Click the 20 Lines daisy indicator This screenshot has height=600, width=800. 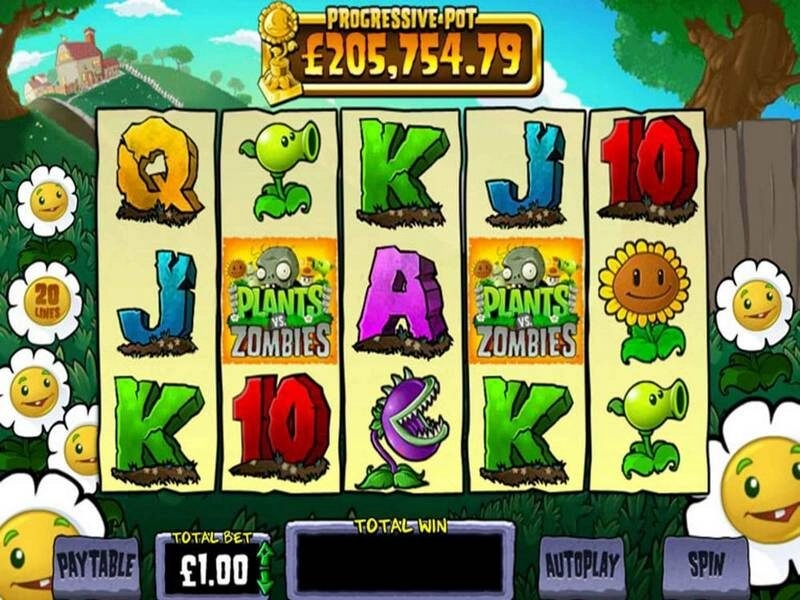(45, 298)
